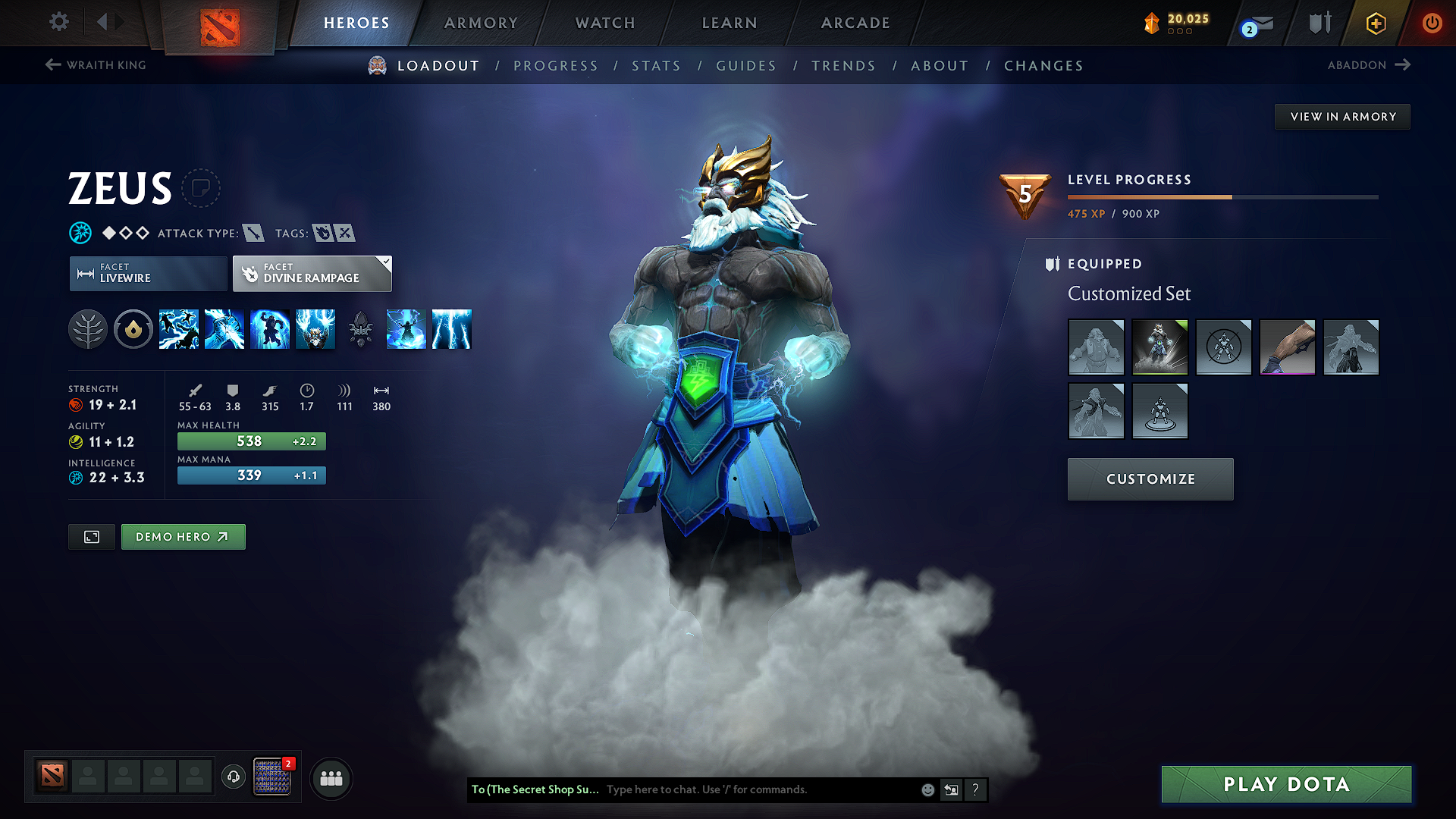Open the Arcade tab
1456x819 pixels.
[855, 23]
